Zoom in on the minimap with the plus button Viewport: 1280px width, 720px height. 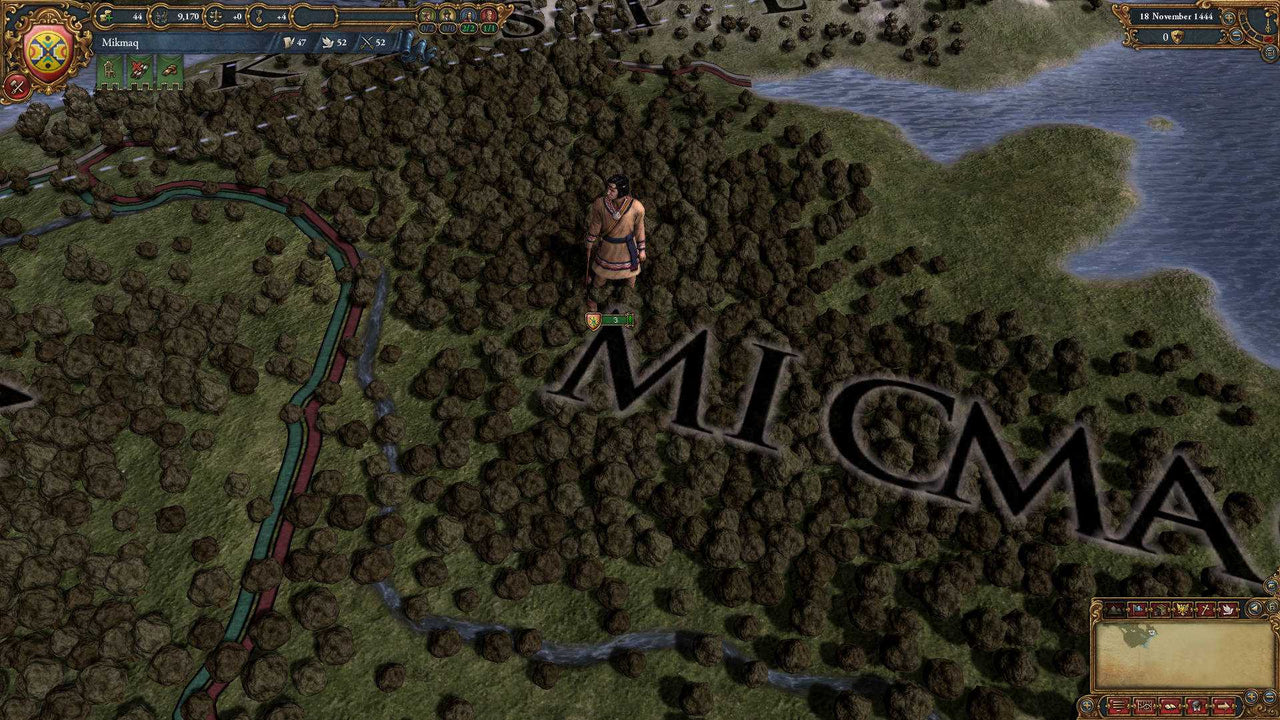coord(1251,696)
